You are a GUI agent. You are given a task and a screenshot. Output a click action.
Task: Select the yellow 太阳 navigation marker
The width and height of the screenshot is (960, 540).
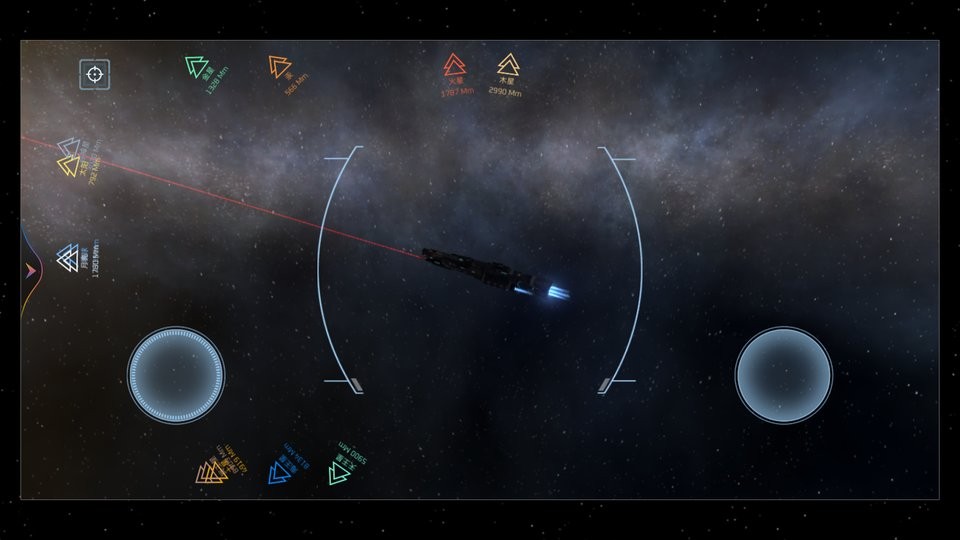(x=69, y=166)
